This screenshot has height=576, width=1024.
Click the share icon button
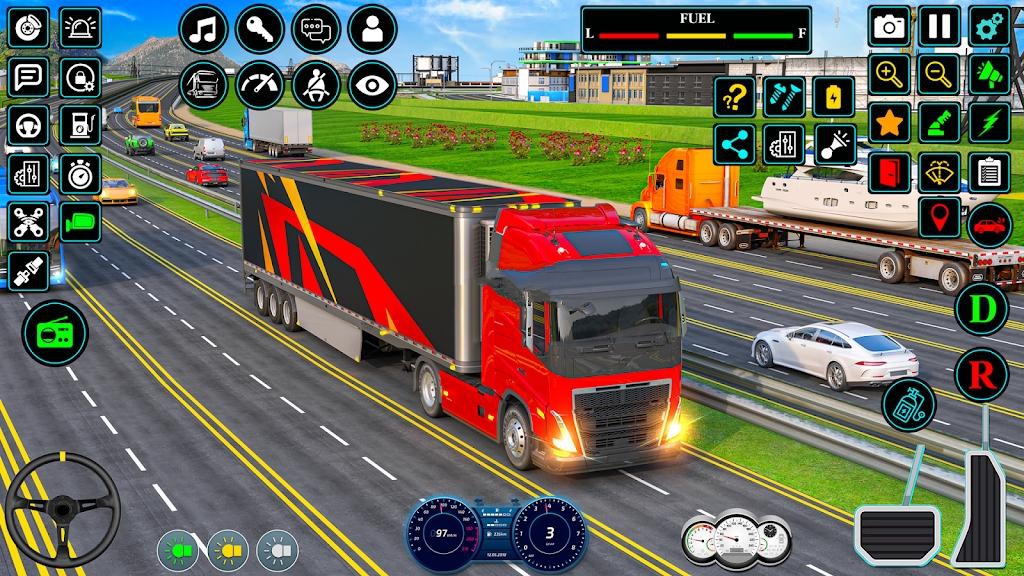[734, 145]
